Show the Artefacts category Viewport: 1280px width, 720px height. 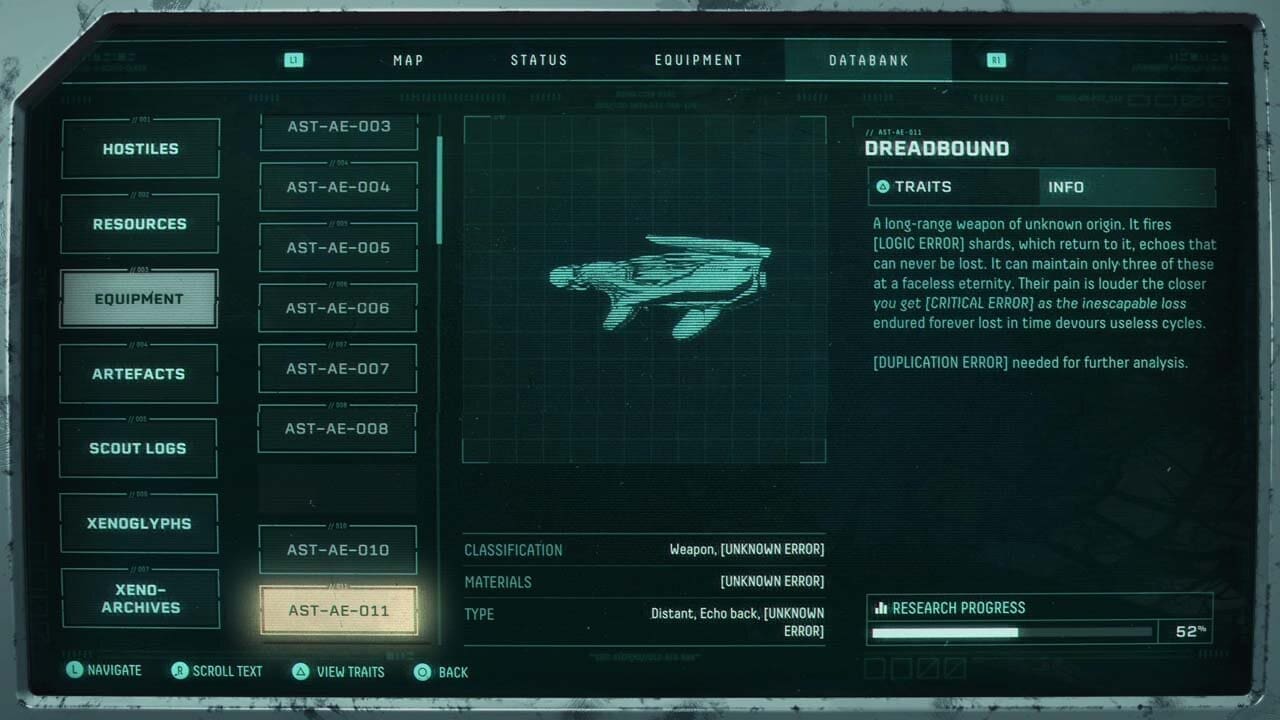coord(139,374)
